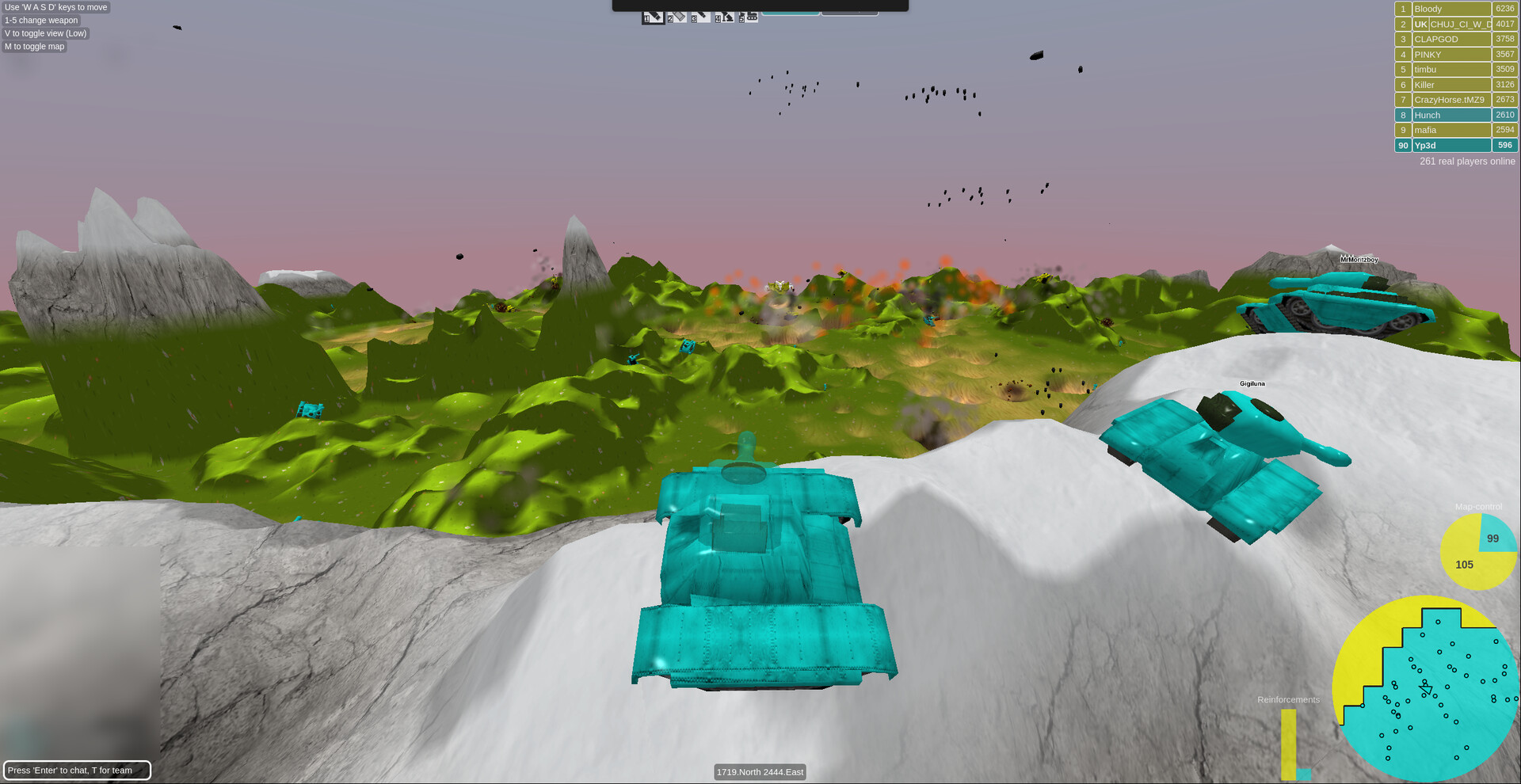Image resolution: width=1521 pixels, height=784 pixels.
Task: Click the 'Use W A S D keys to move' hint
Action: coord(55,6)
